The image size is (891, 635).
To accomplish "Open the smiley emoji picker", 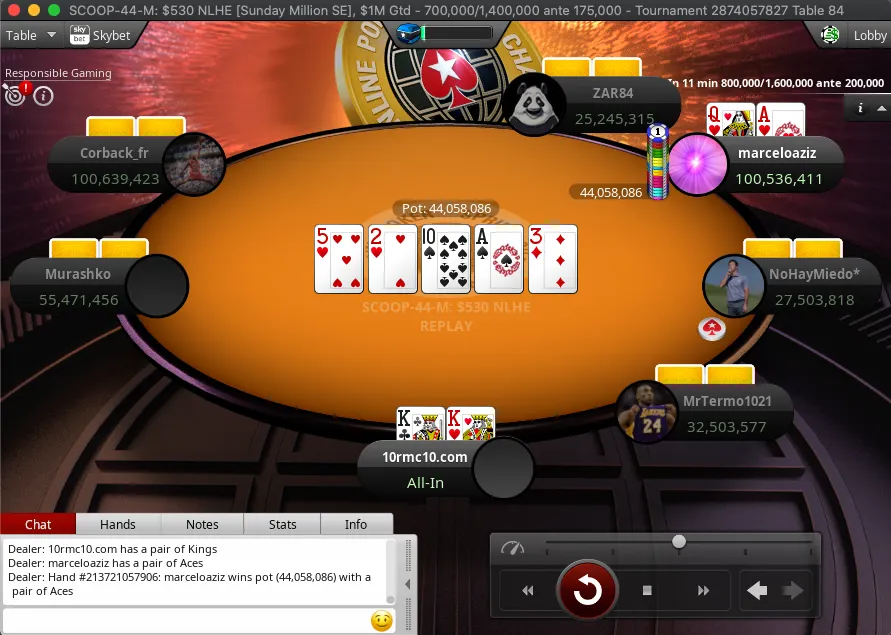I will tap(381, 621).
